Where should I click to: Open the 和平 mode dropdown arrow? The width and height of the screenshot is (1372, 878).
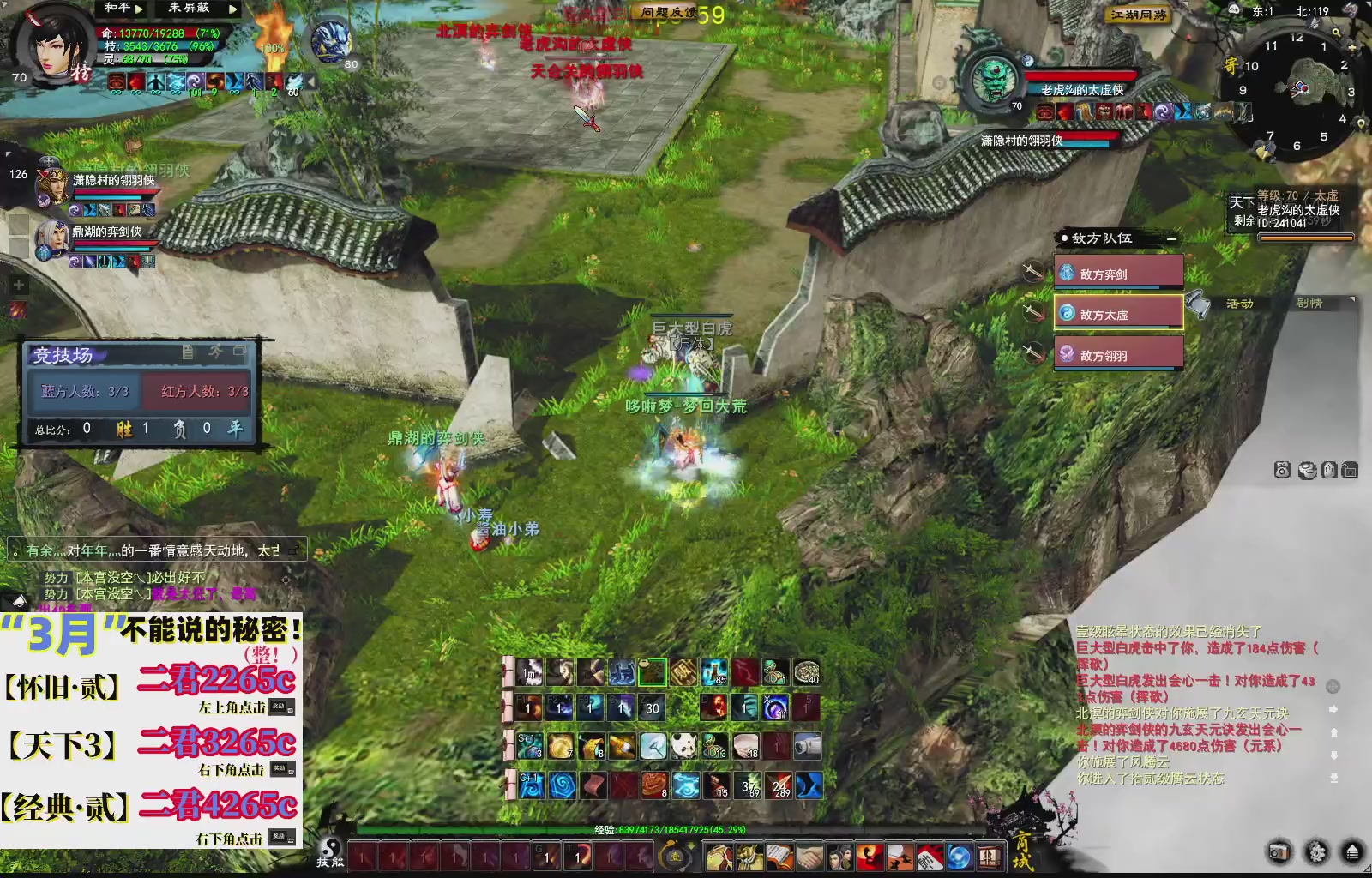(138, 9)
